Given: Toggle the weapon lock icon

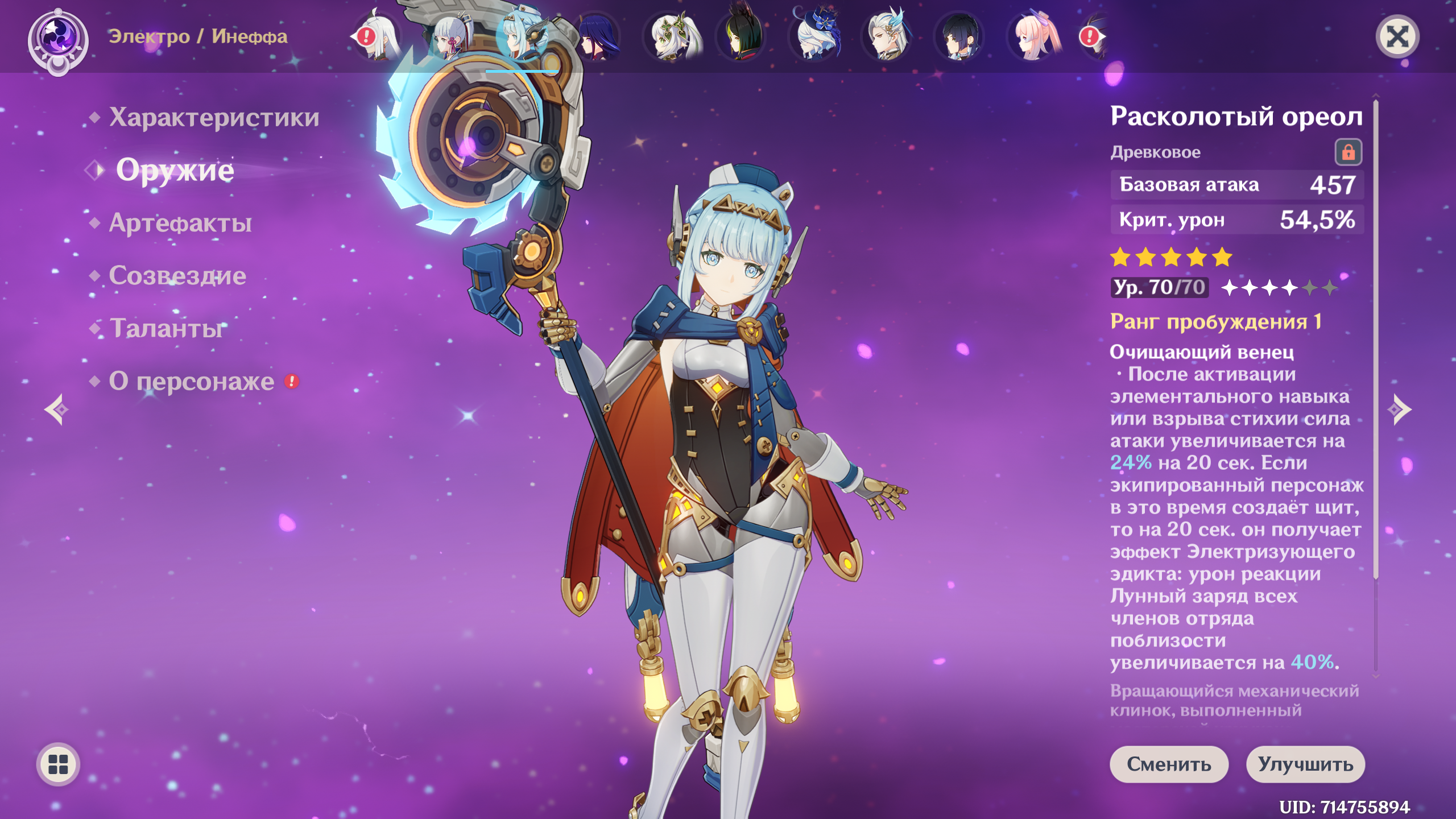Looking at the screenshot, I should (1348, 152).
